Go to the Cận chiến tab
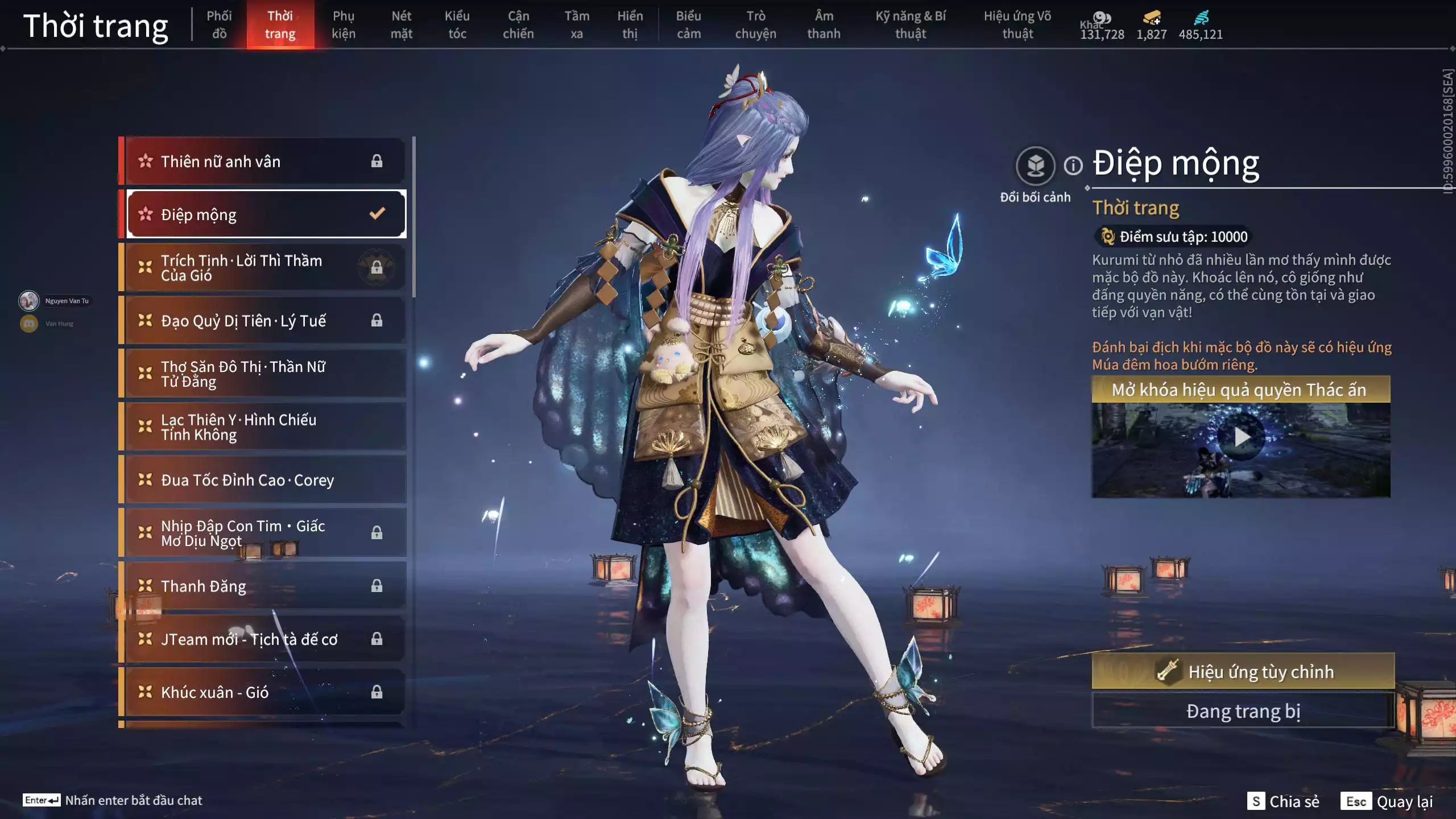Image resolution: width=1456 pixels, height=819 pixels. coord(518,24)
